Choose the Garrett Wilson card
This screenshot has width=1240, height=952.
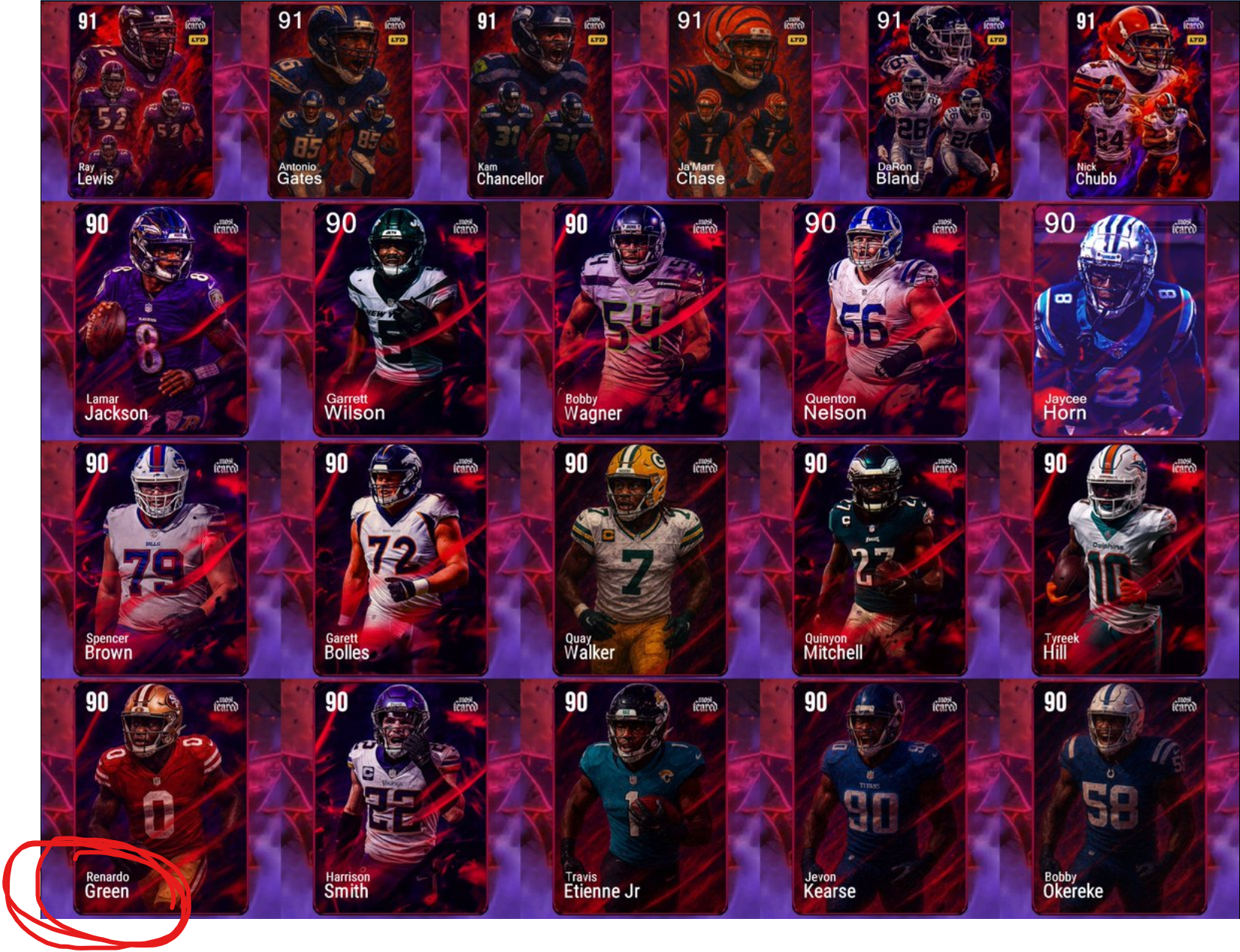click(x=400, y=319)
